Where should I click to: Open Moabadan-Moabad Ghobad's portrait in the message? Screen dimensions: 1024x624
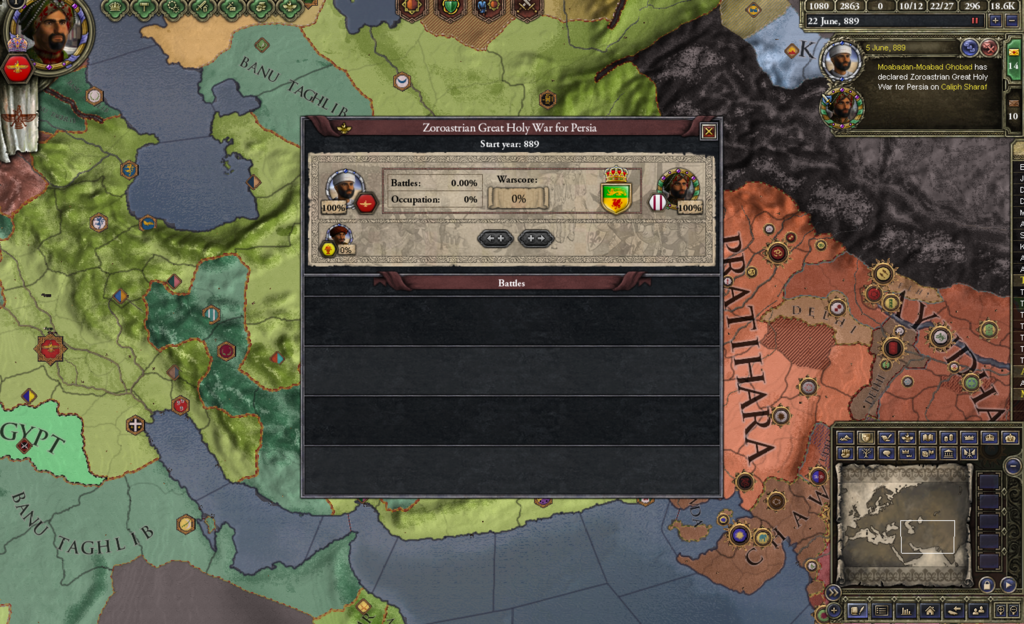tap(841, 60)
